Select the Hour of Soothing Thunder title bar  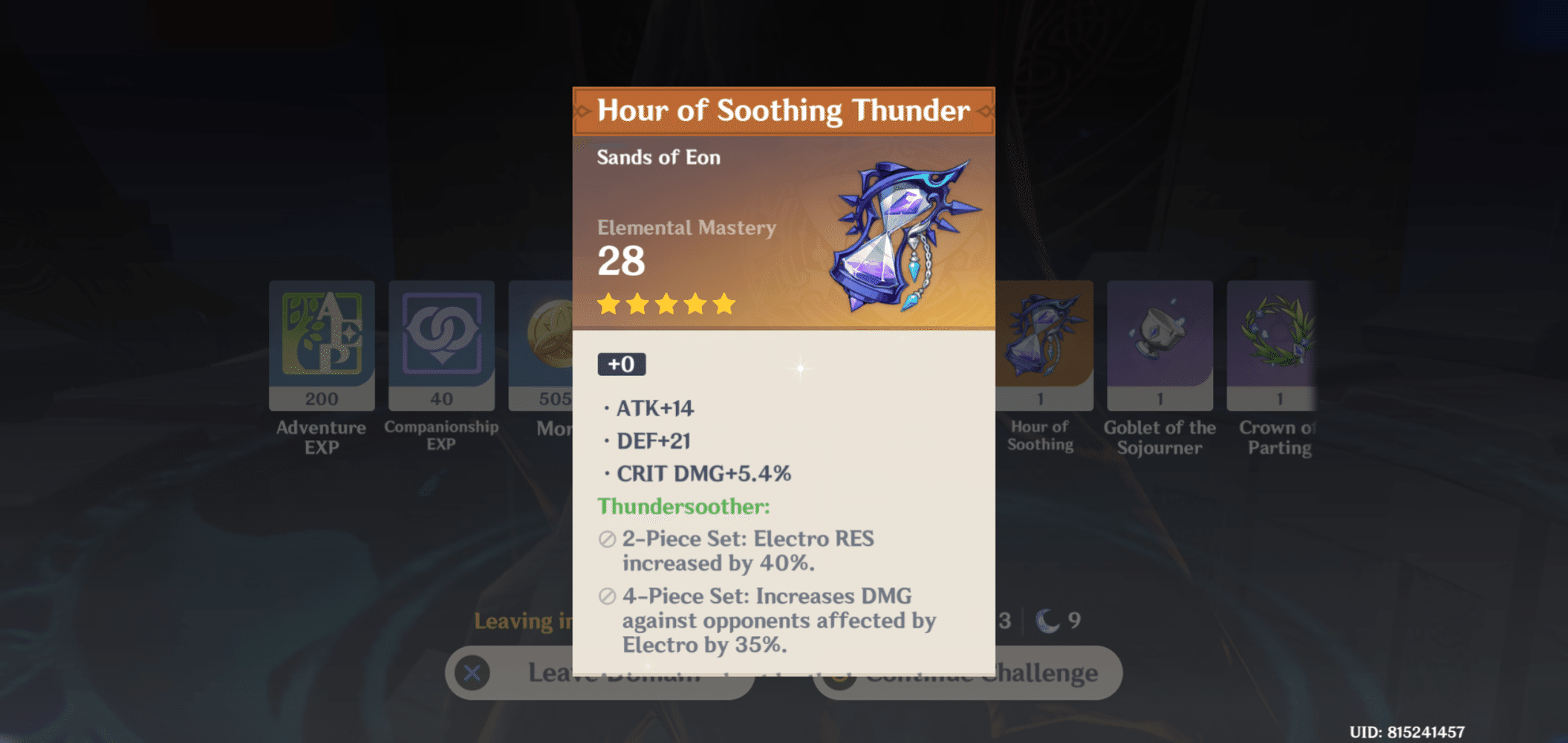pos(784,111)
